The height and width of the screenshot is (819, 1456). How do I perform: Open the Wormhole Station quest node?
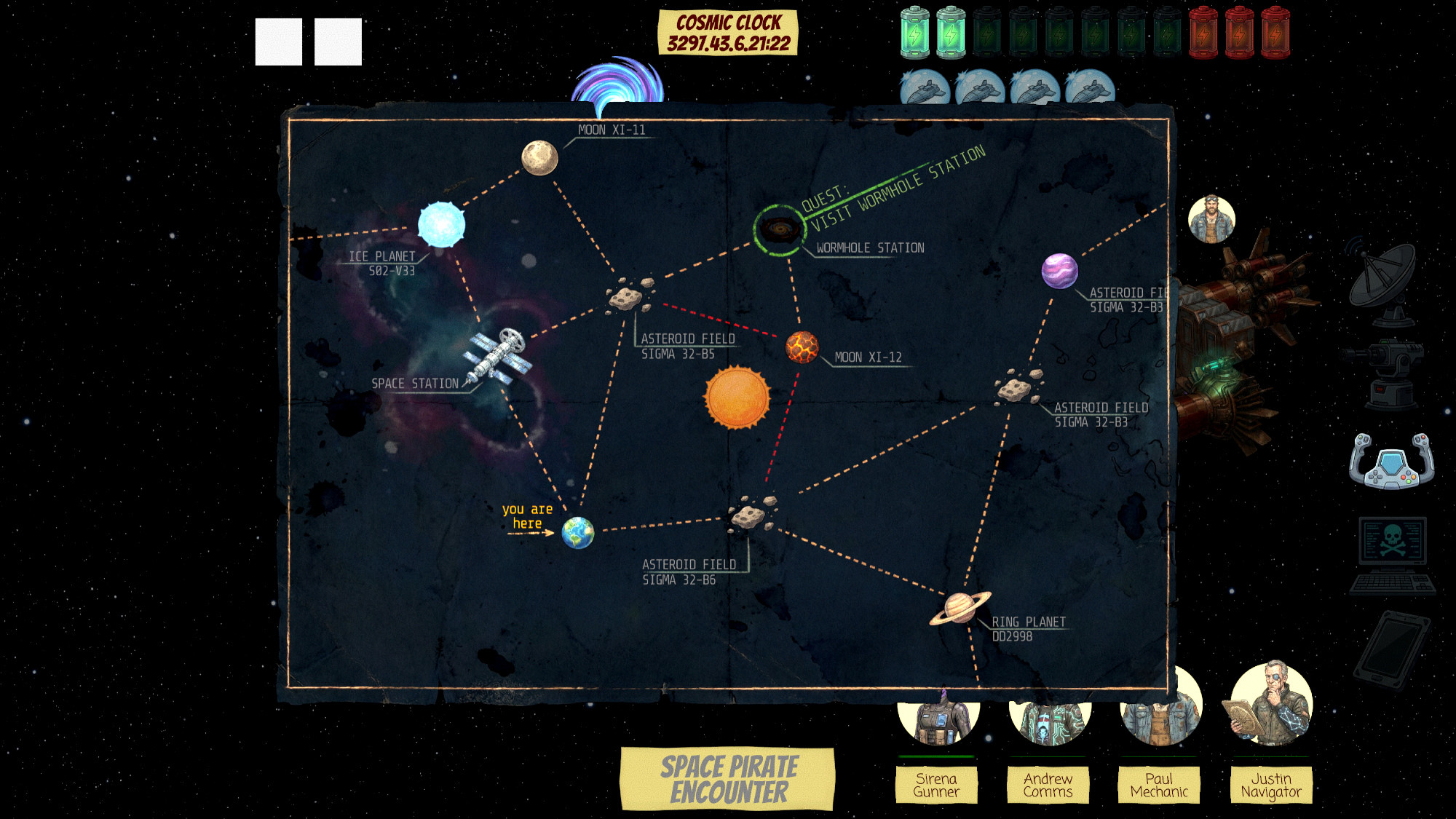pyautogui.click(x=781, y=229)
